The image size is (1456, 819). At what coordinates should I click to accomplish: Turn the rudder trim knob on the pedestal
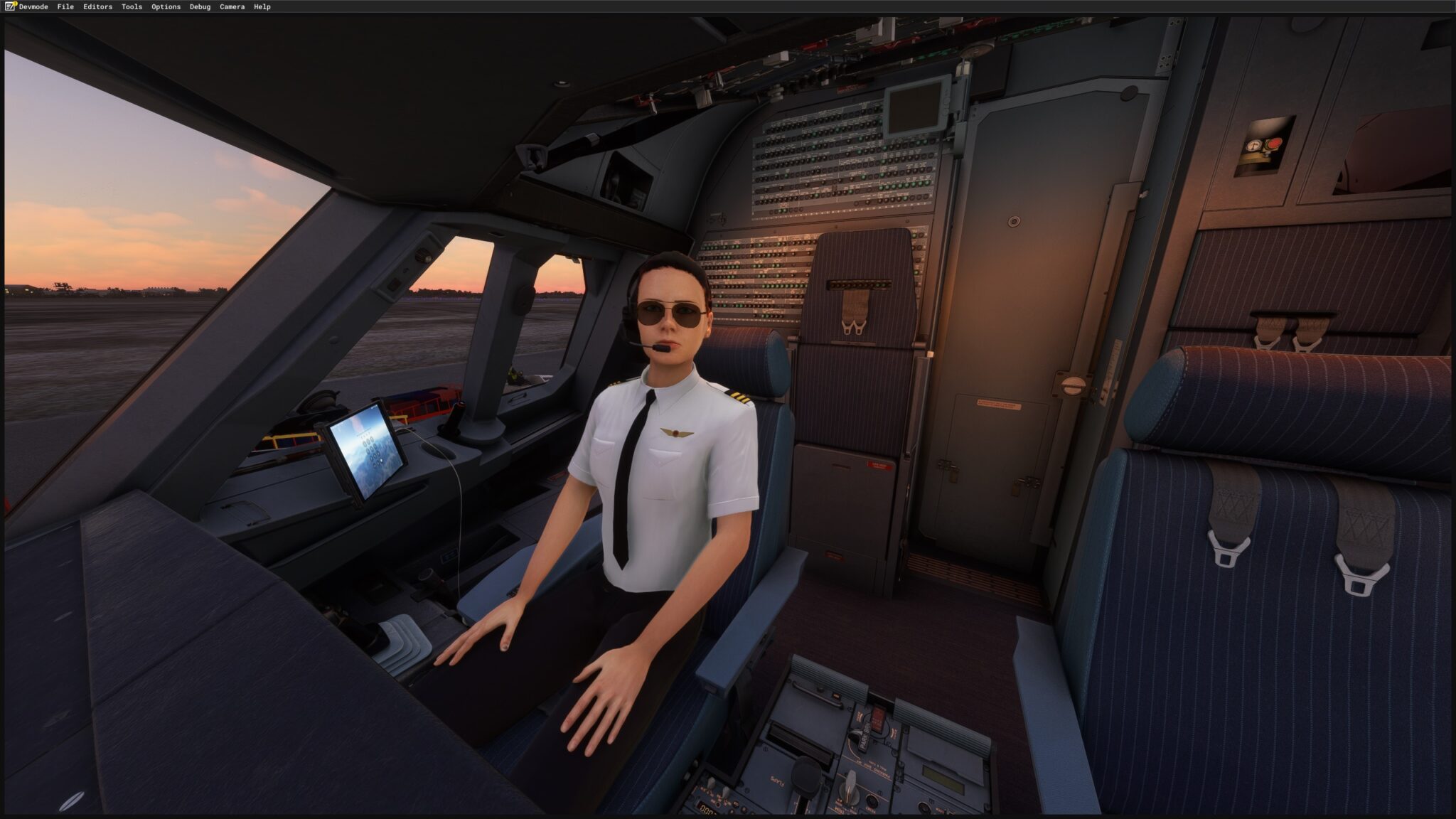tap(850, 789)
